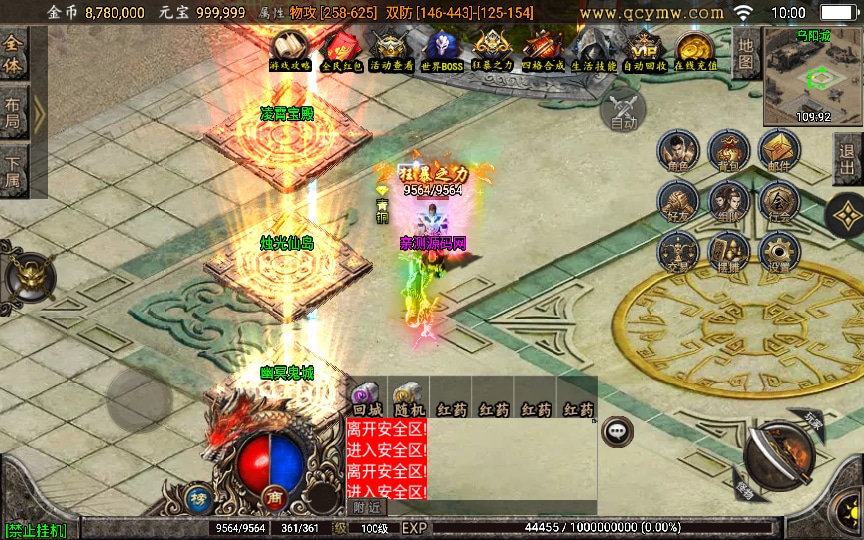Open the 游戏攻略 game guide icon
The image size is (864, 540).
tap(290, 49)
